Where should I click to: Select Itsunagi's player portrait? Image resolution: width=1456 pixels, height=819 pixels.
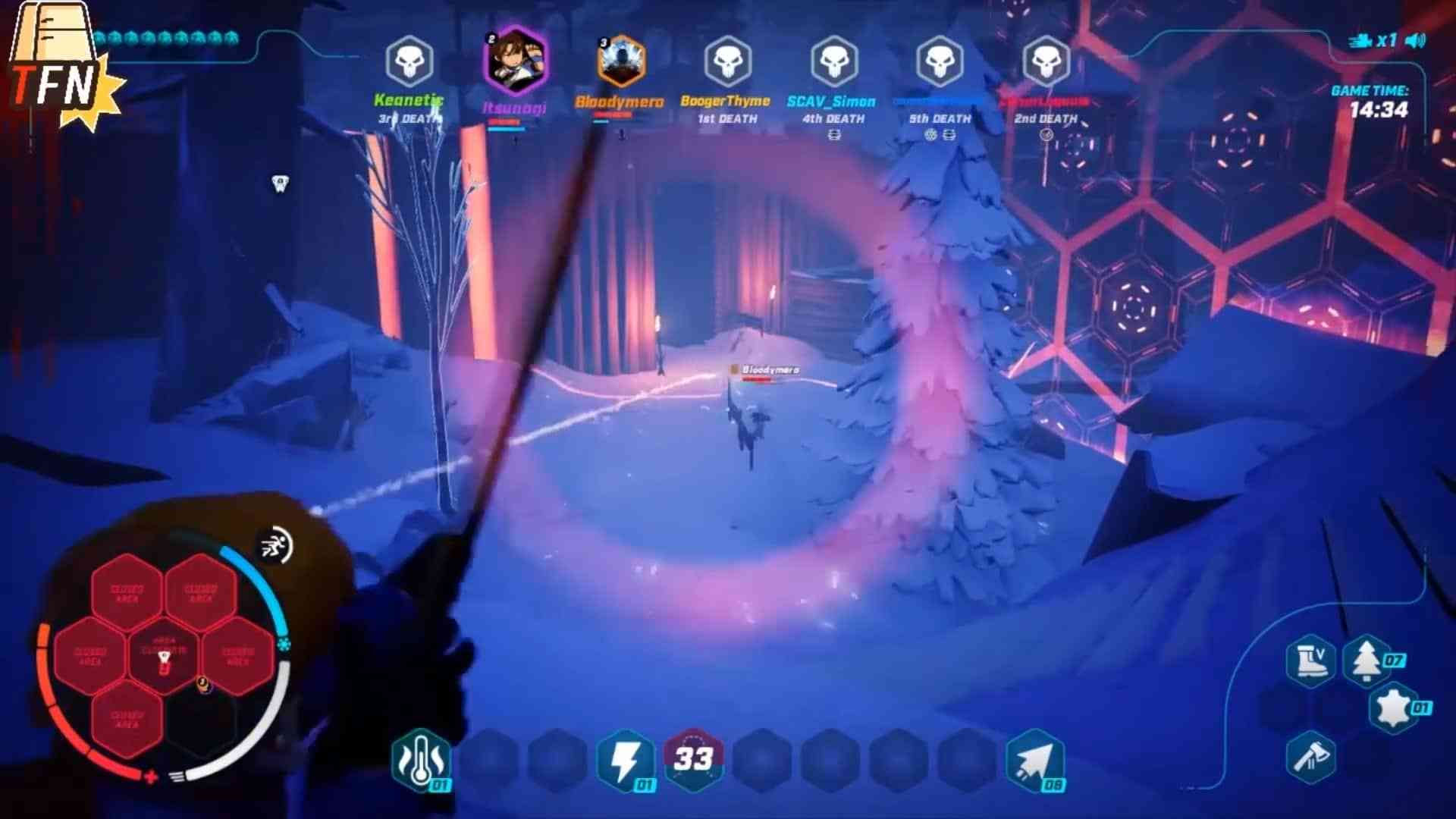pos(515,61)
